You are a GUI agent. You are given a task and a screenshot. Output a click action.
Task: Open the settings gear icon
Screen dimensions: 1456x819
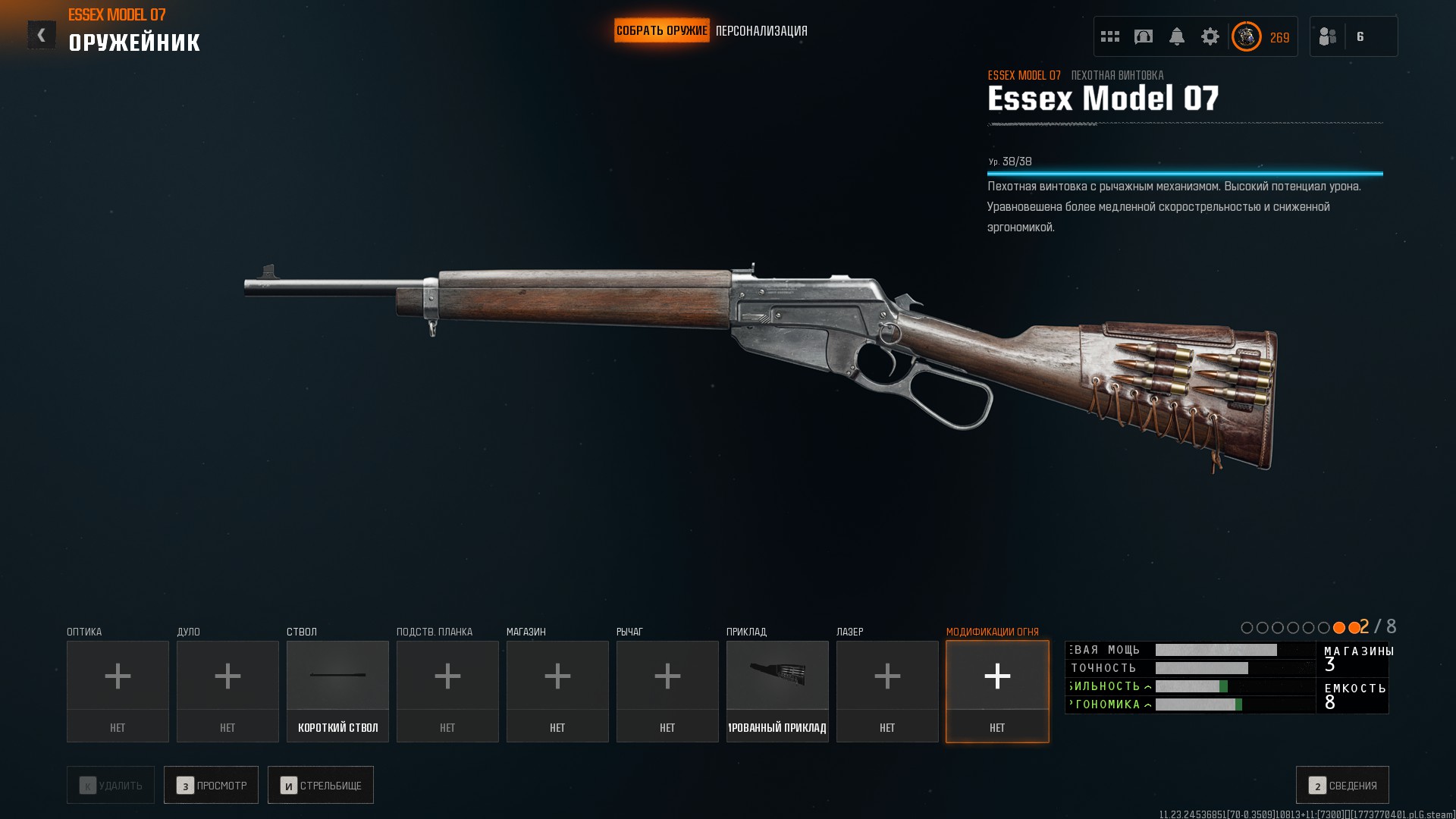click(1210, 36)
